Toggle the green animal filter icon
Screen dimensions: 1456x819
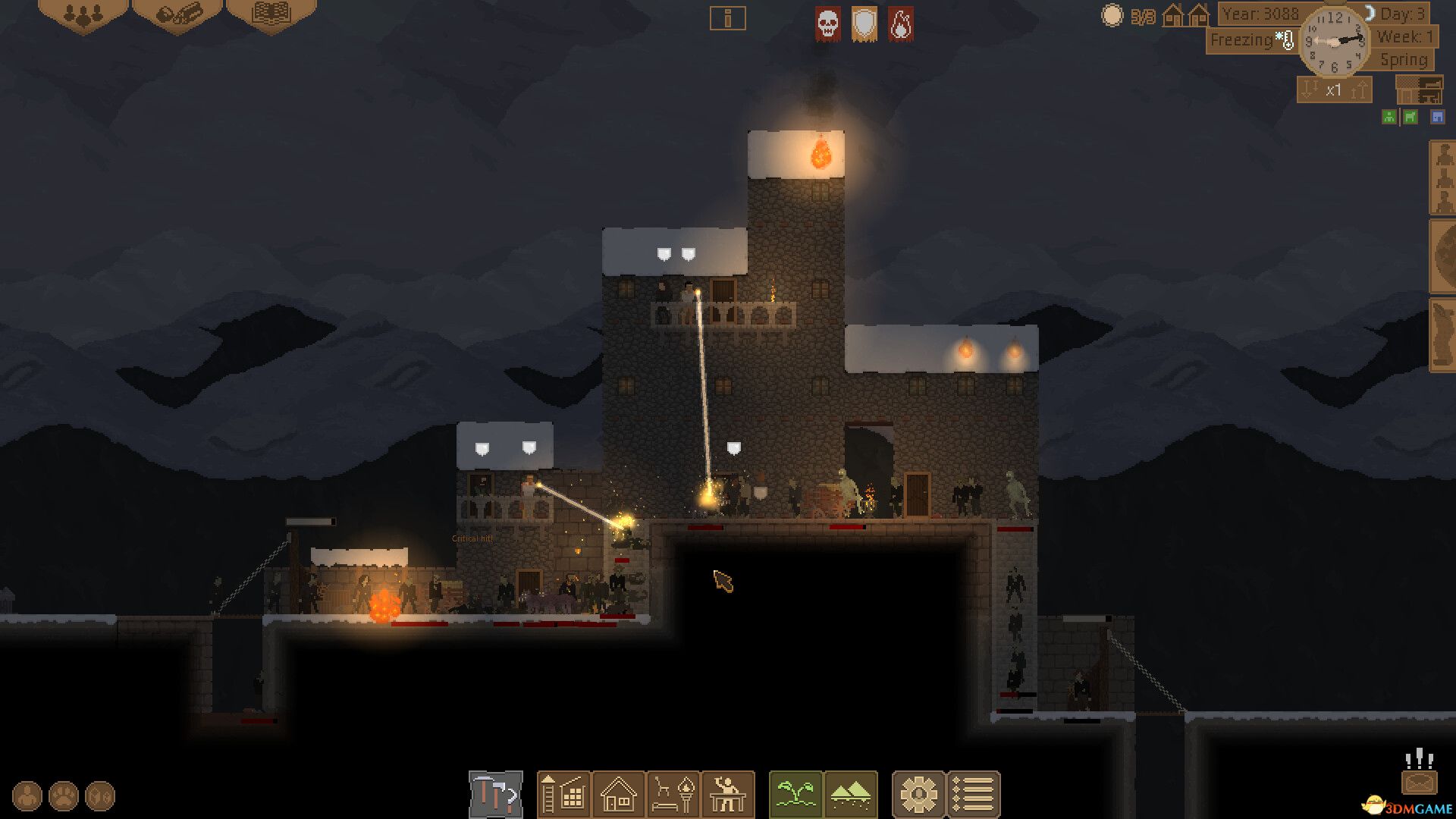pyautogui.click(x=1410, y=117)
